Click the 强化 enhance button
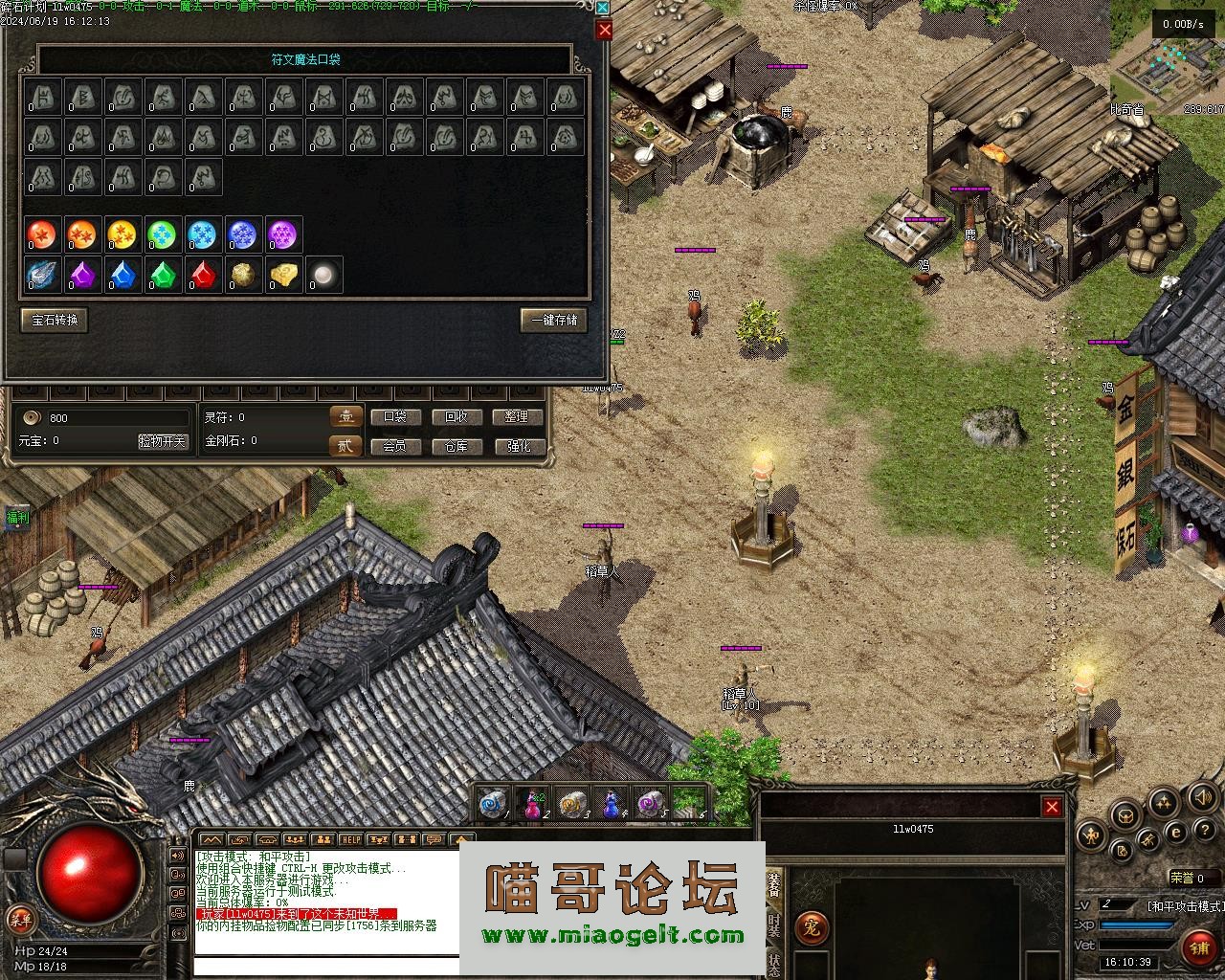 (518, 446)
